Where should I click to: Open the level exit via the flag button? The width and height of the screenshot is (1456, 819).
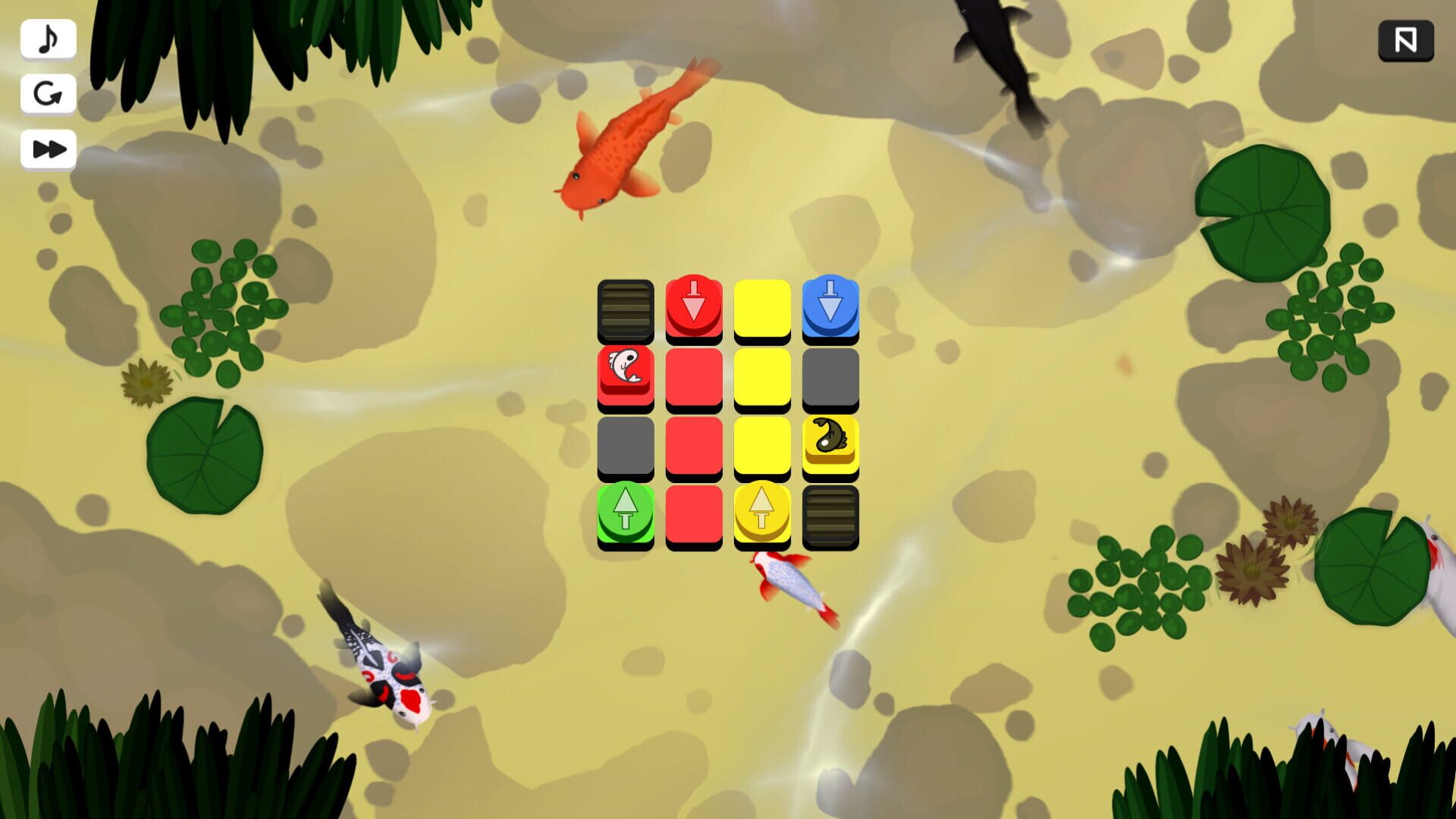pyautogui.click(x=1407, y=40)
